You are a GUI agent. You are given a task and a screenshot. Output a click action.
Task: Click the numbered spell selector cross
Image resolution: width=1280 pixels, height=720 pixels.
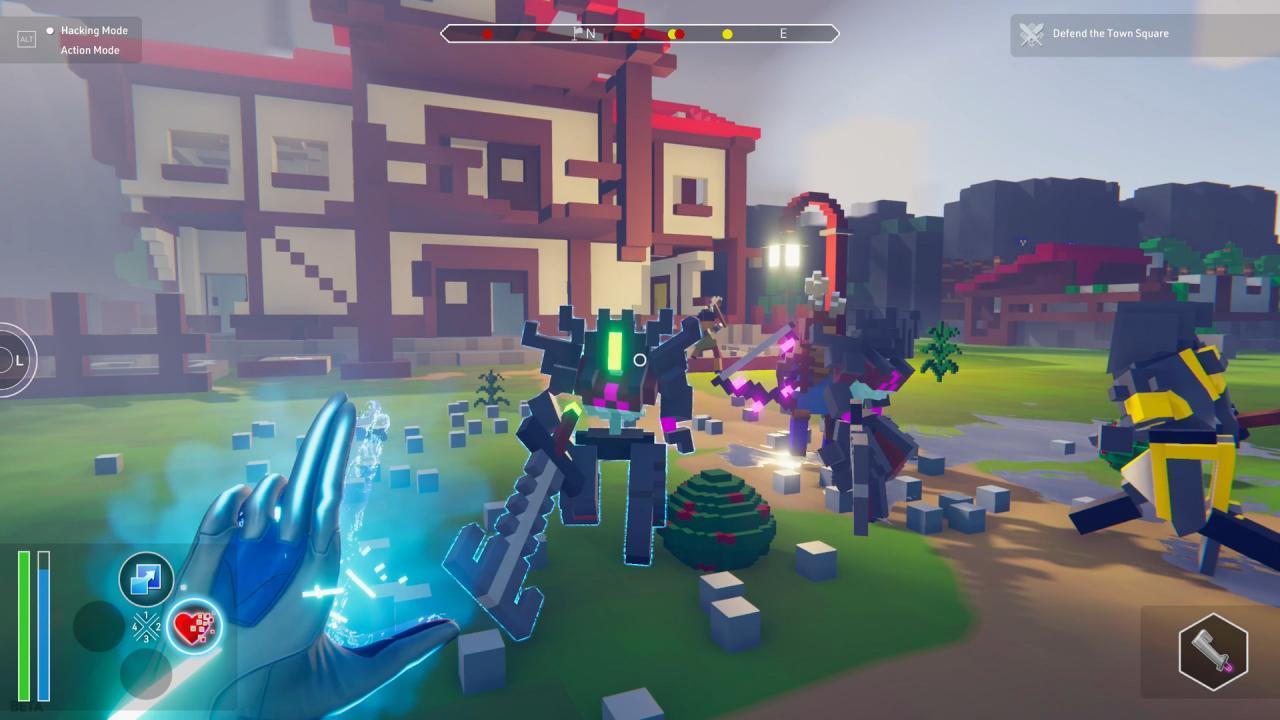click(x=146, y=625)
